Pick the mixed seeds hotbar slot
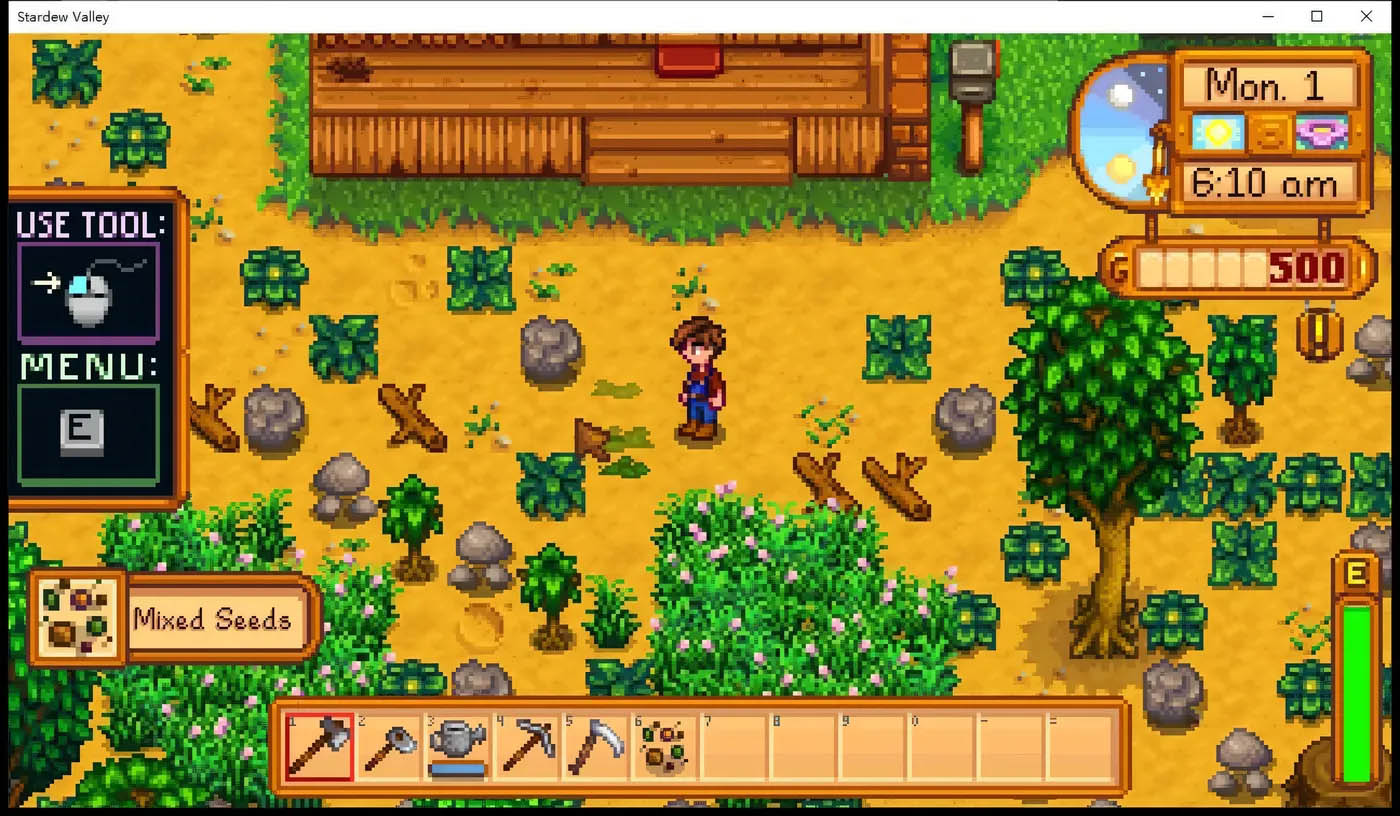This screenshot has height=816, width=1400. [664, 747]
